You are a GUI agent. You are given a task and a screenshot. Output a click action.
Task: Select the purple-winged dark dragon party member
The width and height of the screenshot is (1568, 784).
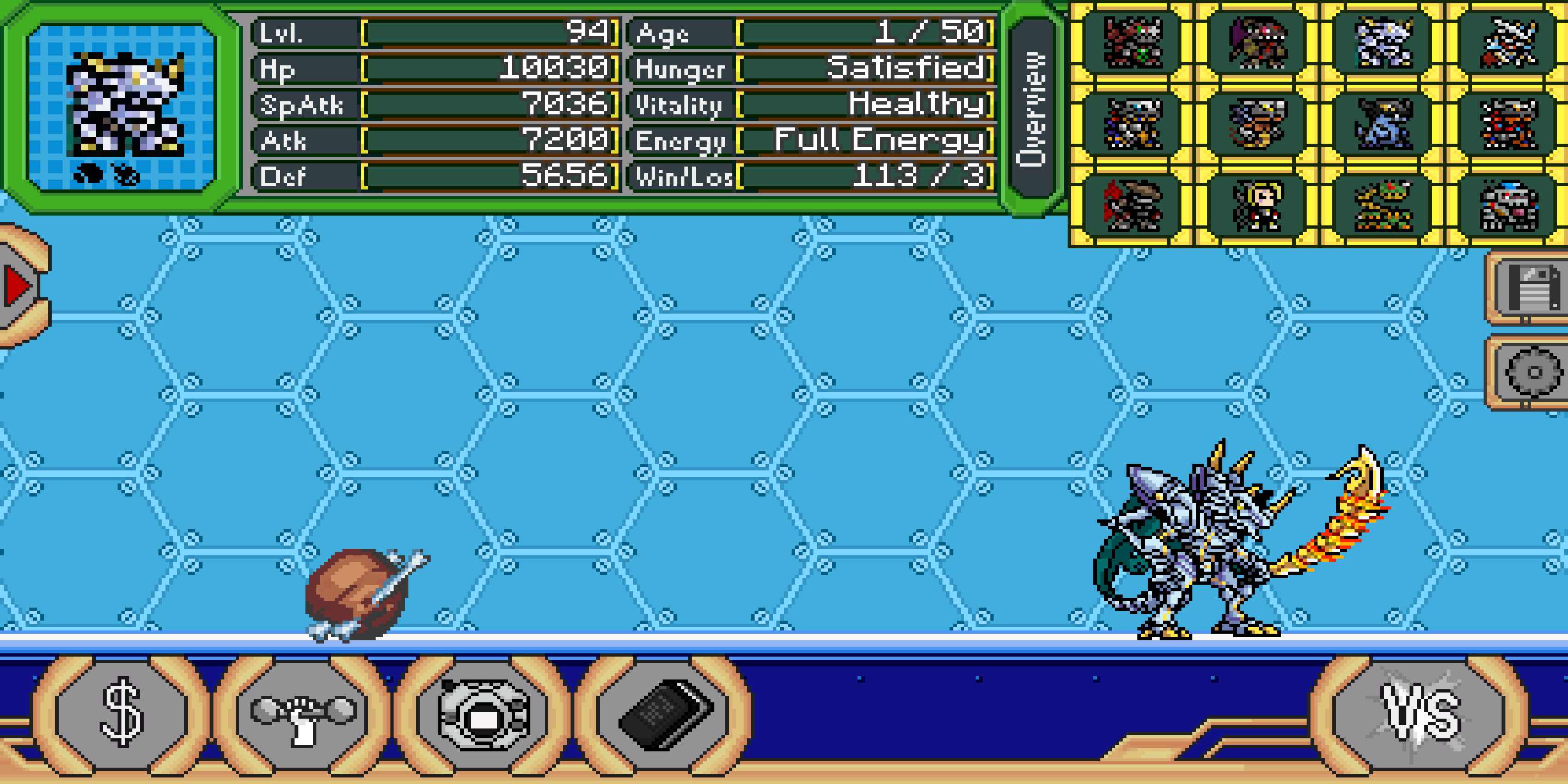click(1258, 41)
